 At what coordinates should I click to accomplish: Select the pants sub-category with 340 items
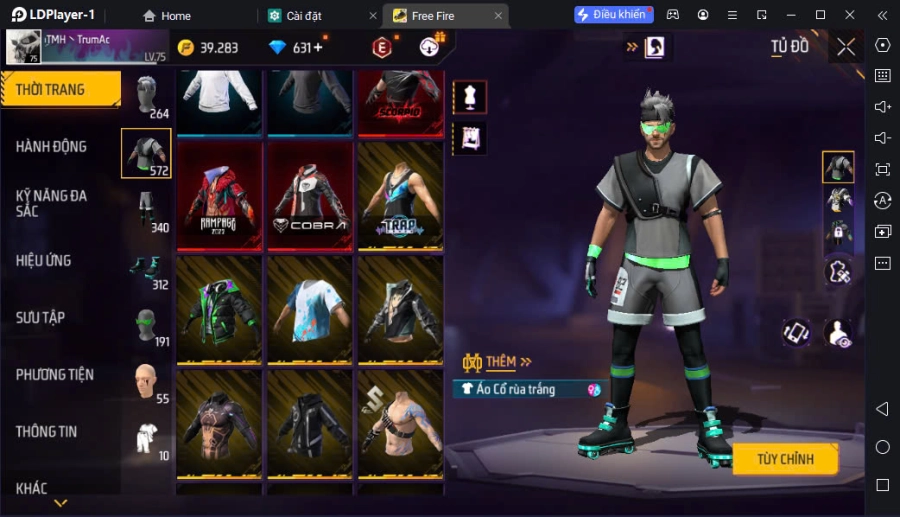click(x=146, y=210)
